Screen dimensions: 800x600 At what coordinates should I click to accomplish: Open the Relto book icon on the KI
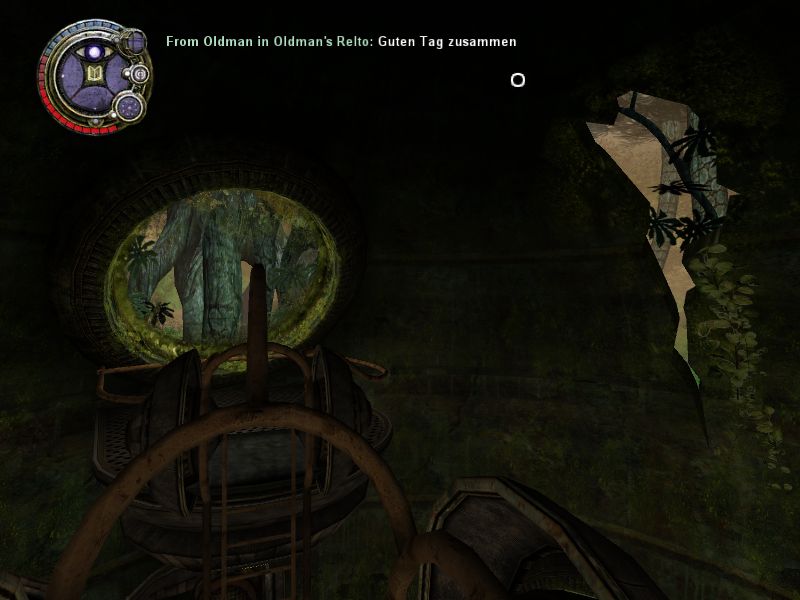95,75
